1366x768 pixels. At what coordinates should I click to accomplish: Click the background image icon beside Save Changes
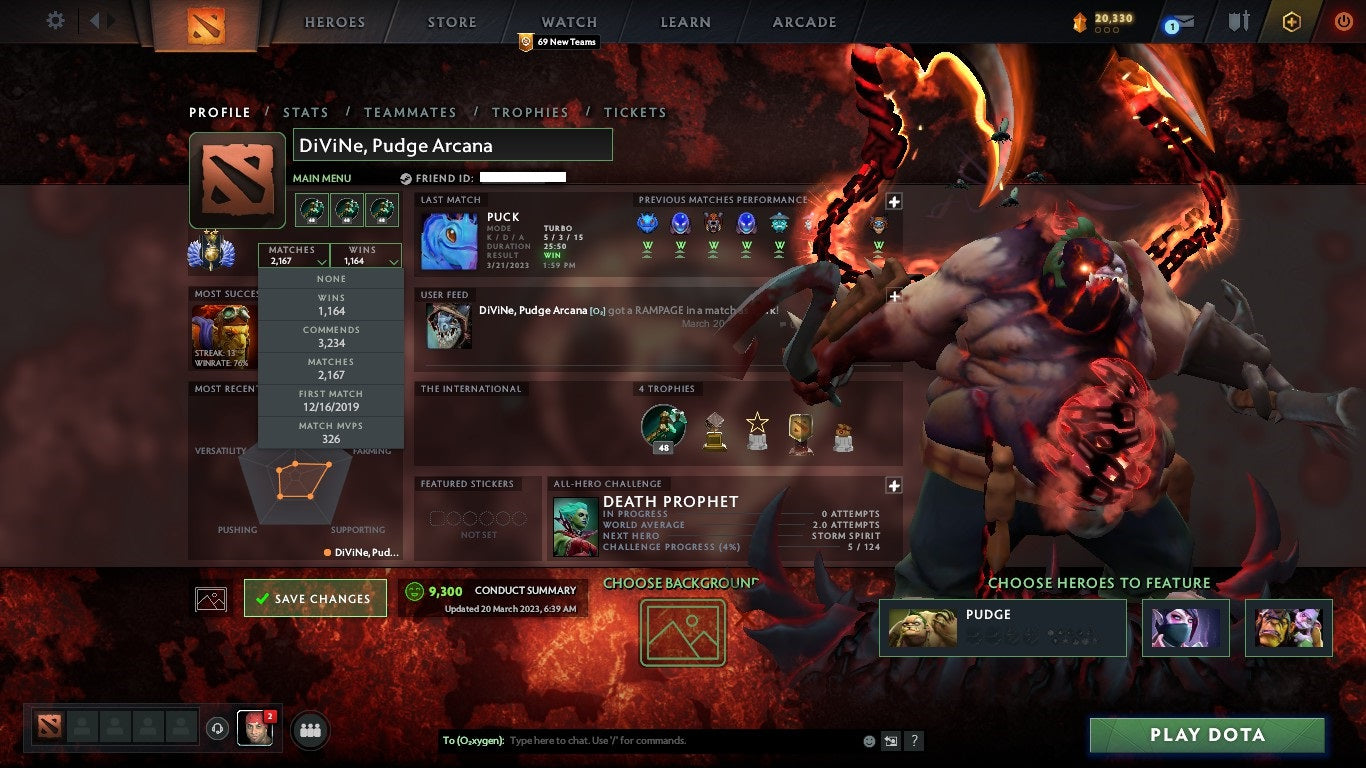tap(209, 597)
